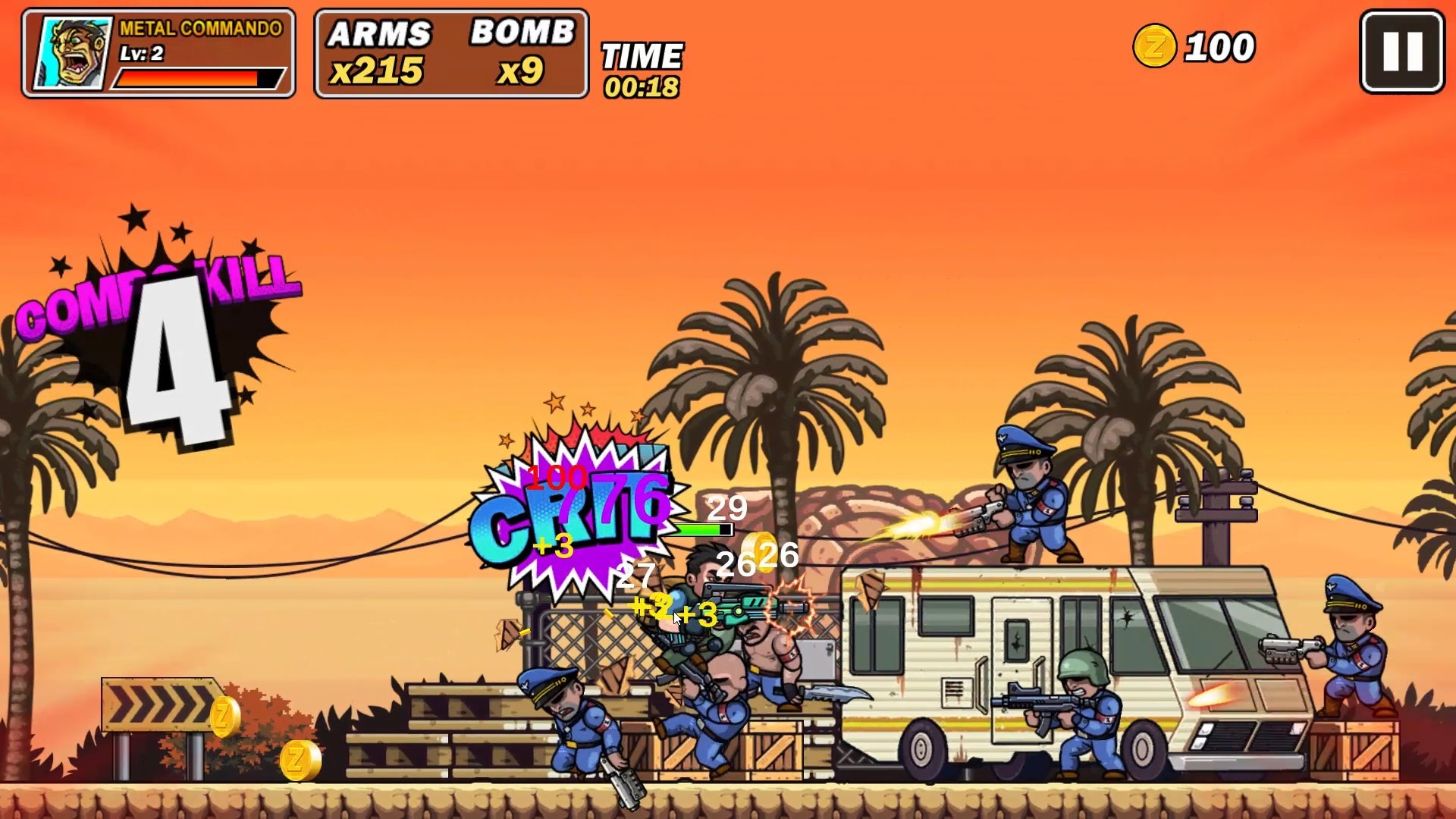Click the TIME 00:18 display
The width and height of the screenshot is (1456, 819).
point(642,64)
